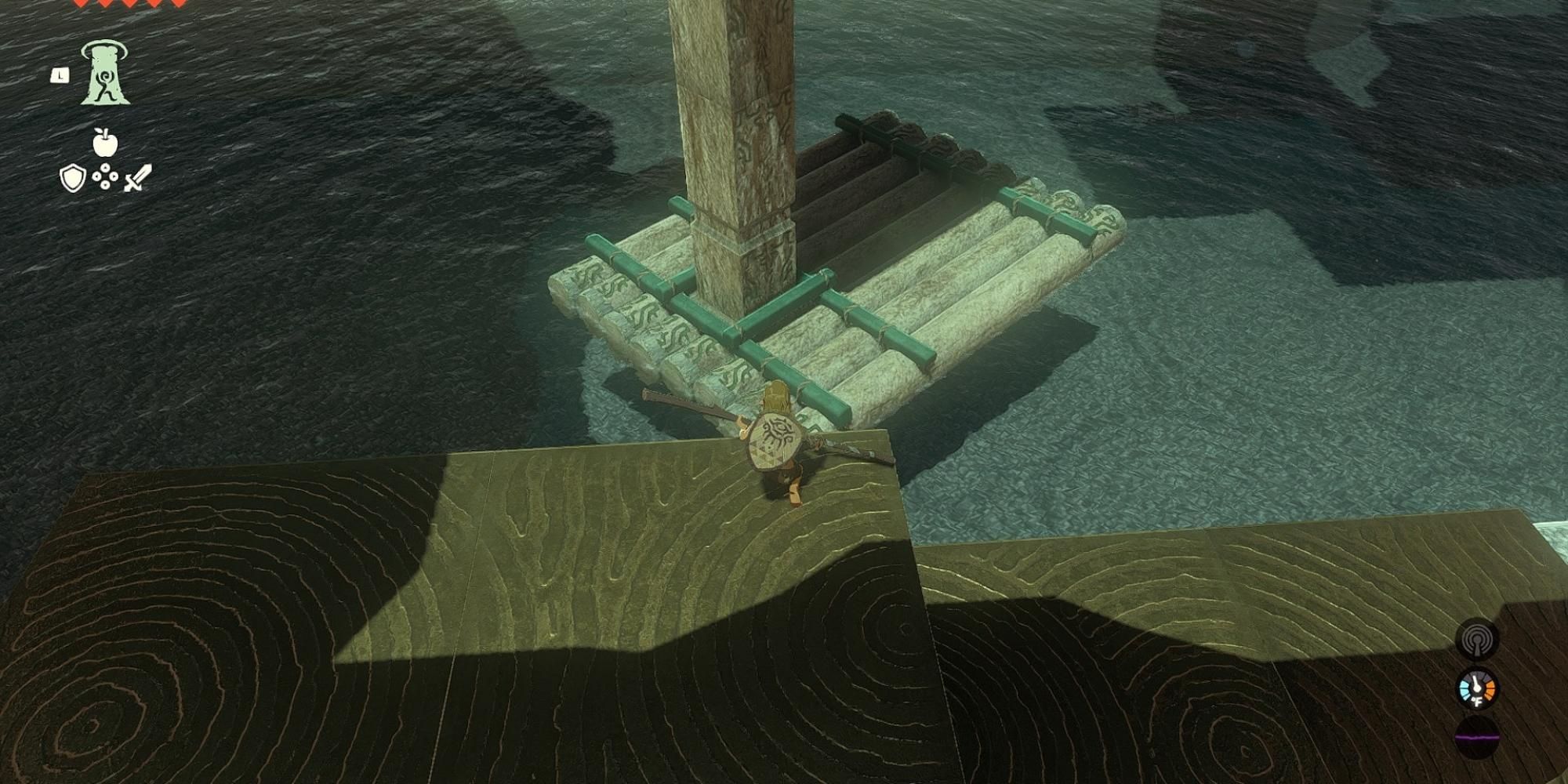Click the rightmost red heart
Screen dimensions: 1568x784
[x=178, y=5]
